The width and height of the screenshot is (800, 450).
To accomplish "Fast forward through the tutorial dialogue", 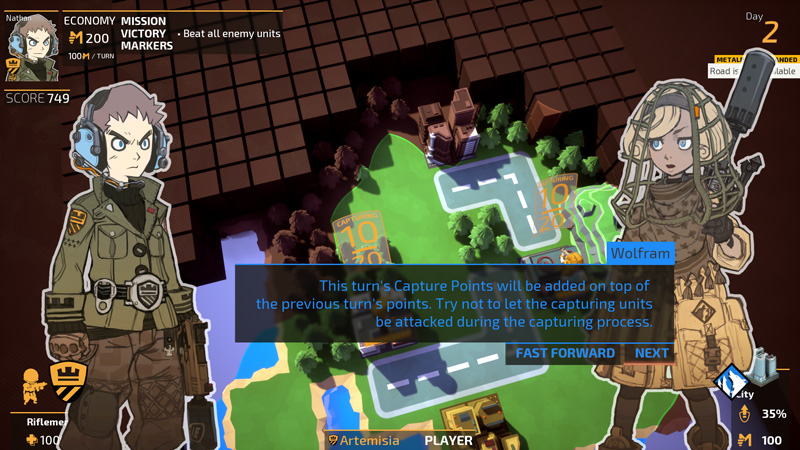I will [565, 353].
